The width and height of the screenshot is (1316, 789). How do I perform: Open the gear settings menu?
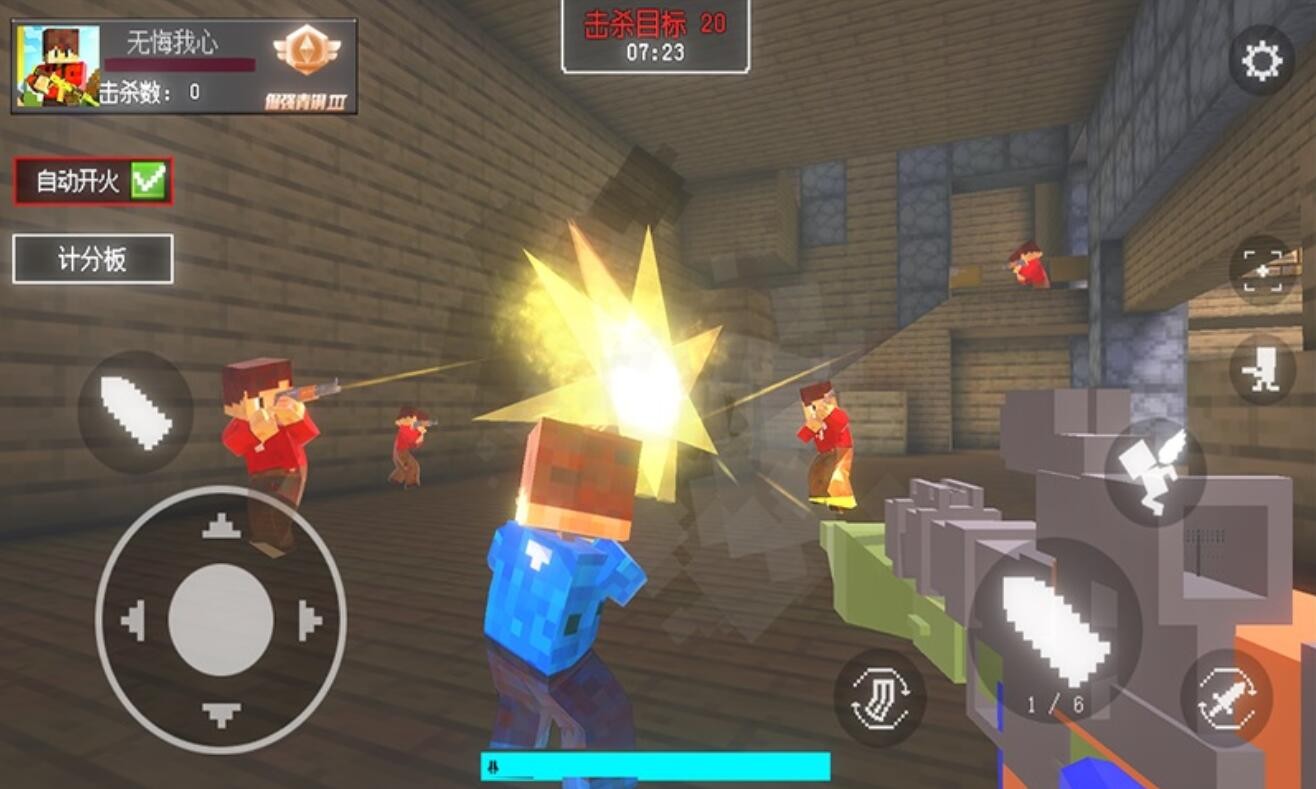(x=1261, y=62)
